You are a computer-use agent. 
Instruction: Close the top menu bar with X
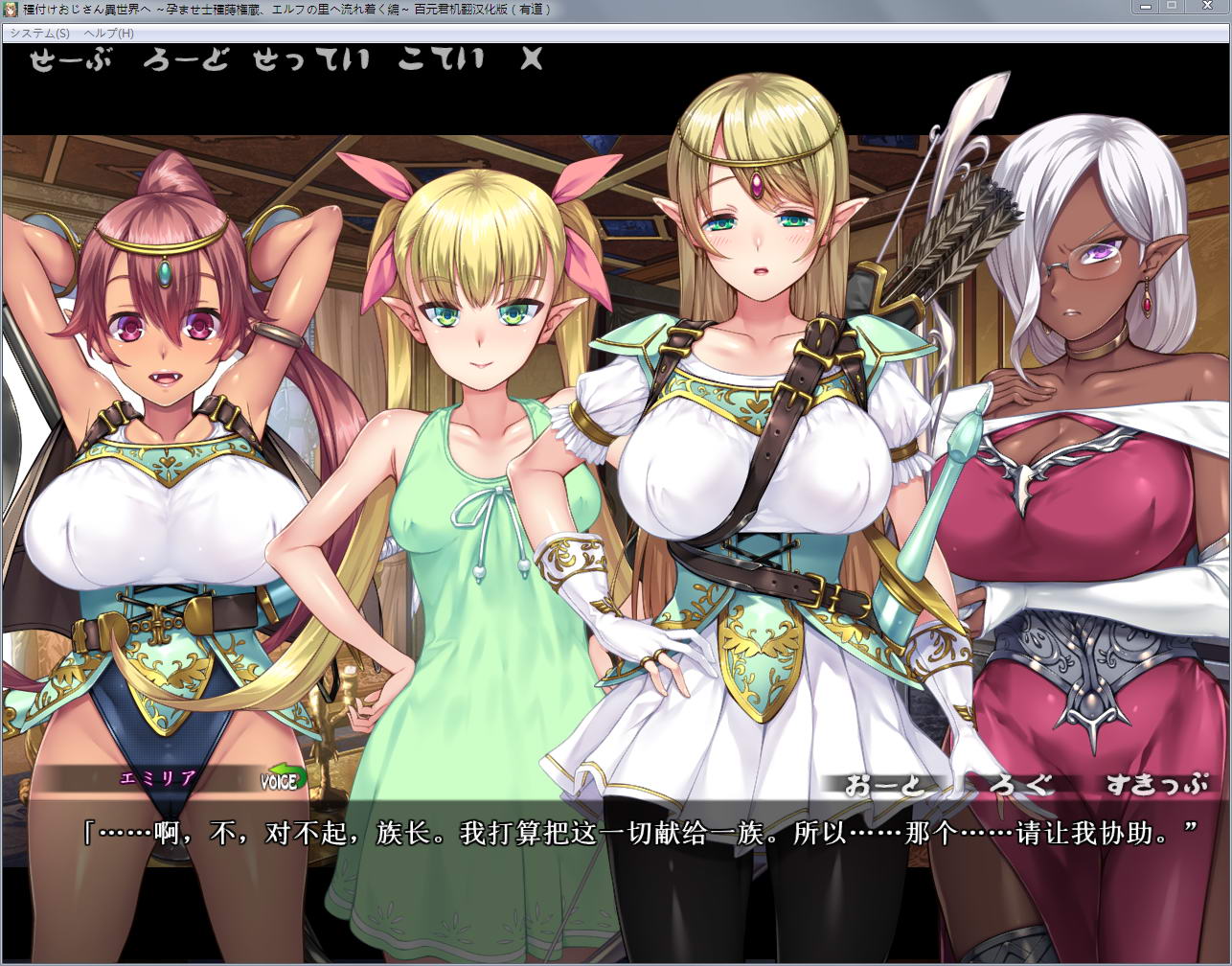[532, 59]
